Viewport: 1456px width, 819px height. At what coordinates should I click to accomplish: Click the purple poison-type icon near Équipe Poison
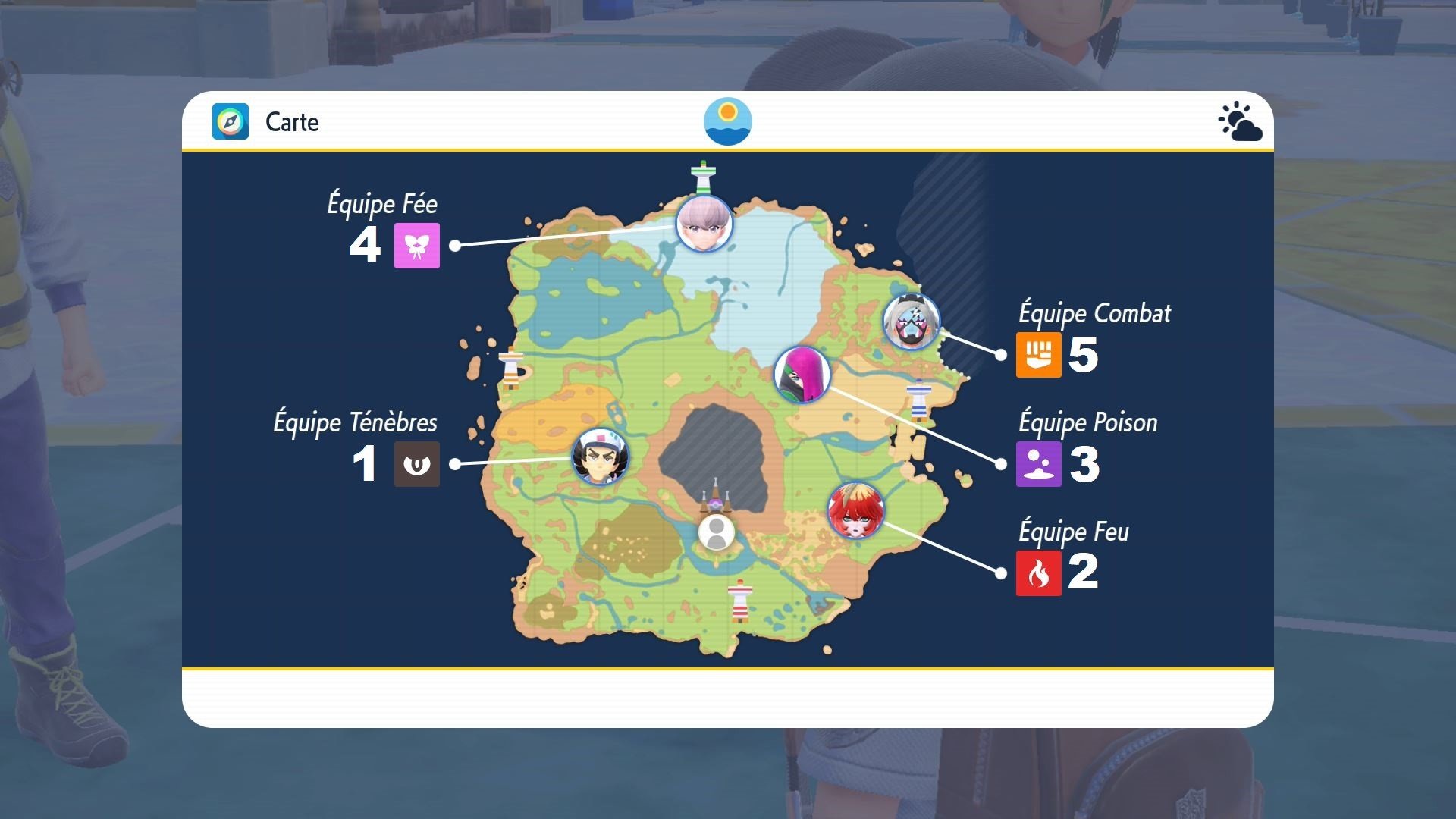[1040, 465]
